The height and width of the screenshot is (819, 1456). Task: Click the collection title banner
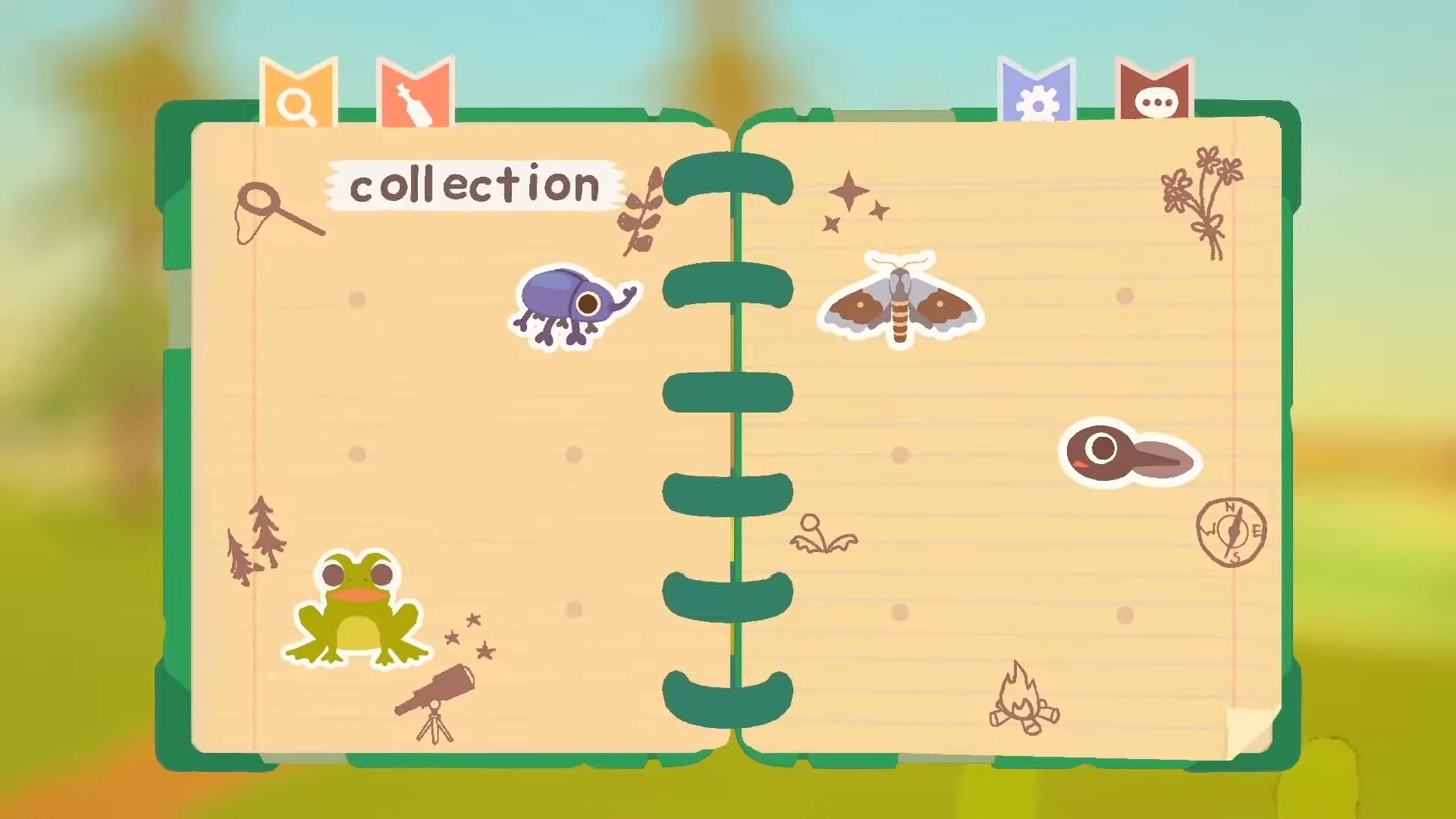(472, 187)
